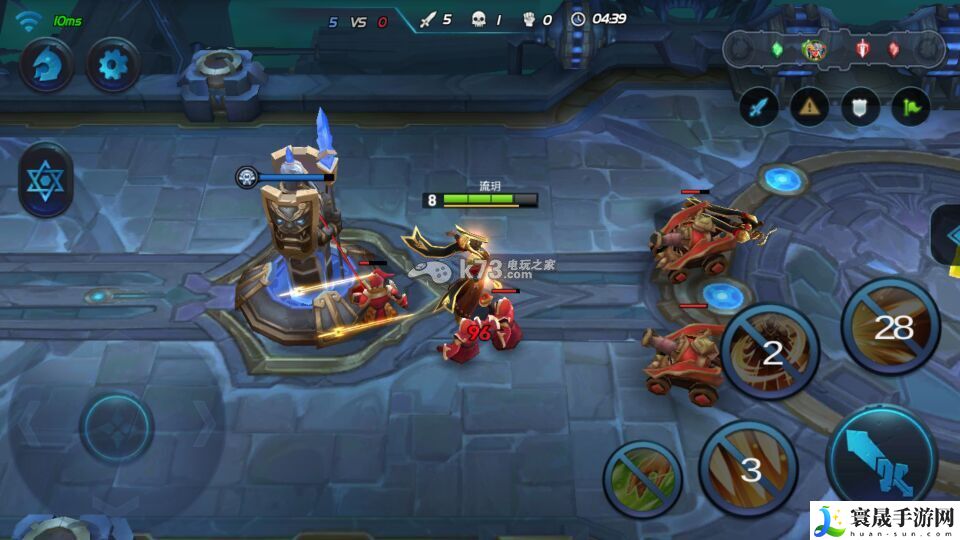960x540 pixels.
Task: Open the hexagram star panel
Action: point(45,181)
